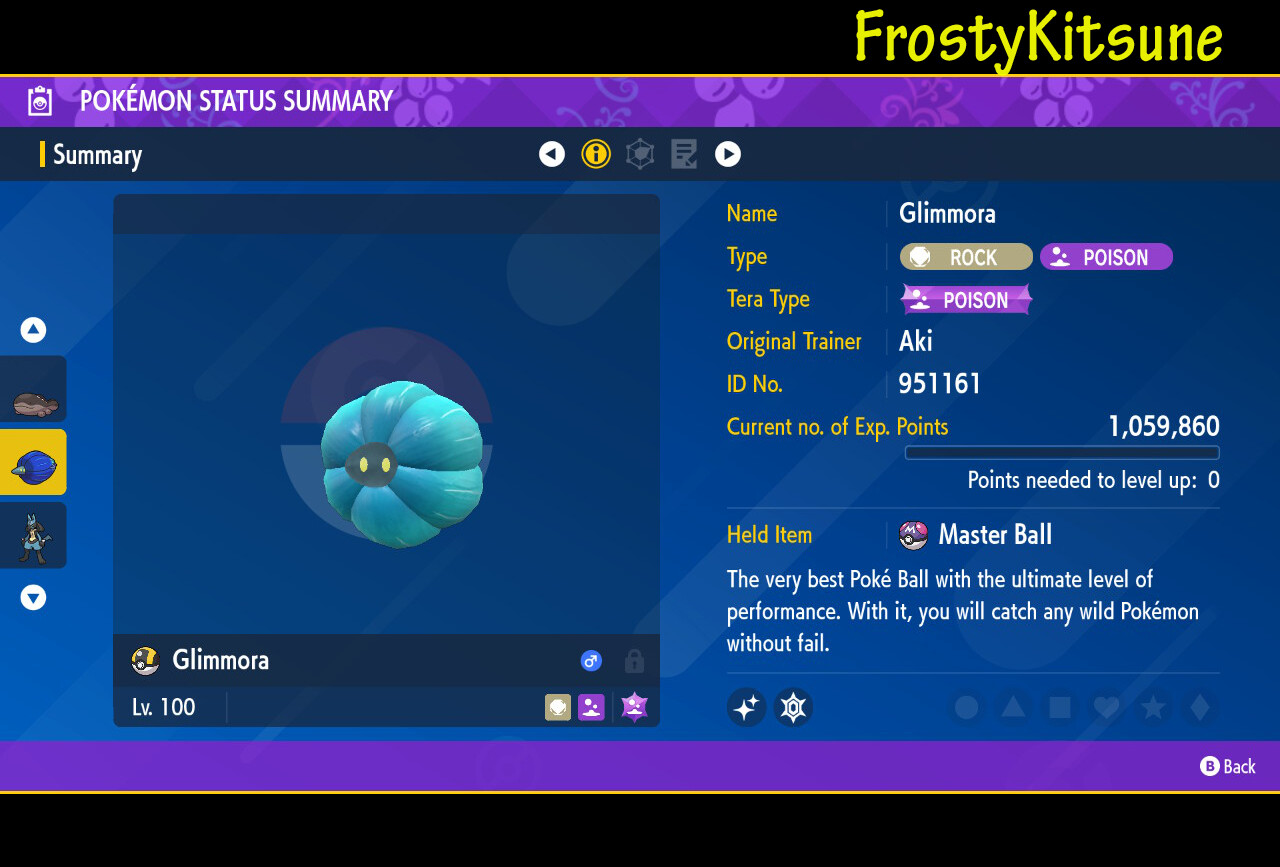Select the Lucario thumbnail in the sidebar
Image resolution: width=1280 pixels, height=867 pixels.
coord(33,535)
